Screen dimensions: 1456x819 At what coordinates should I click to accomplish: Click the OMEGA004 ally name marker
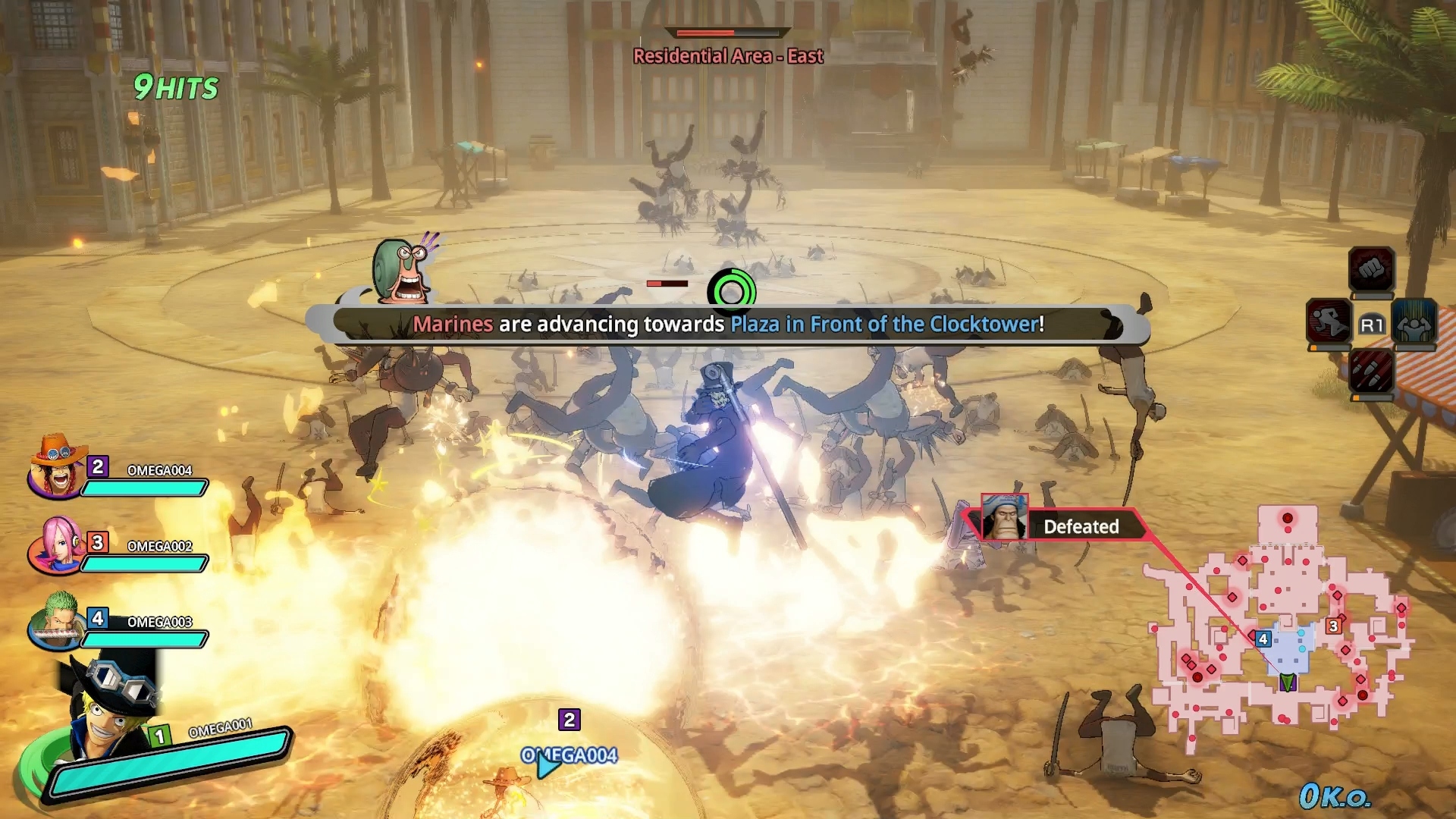coord(569,755)
